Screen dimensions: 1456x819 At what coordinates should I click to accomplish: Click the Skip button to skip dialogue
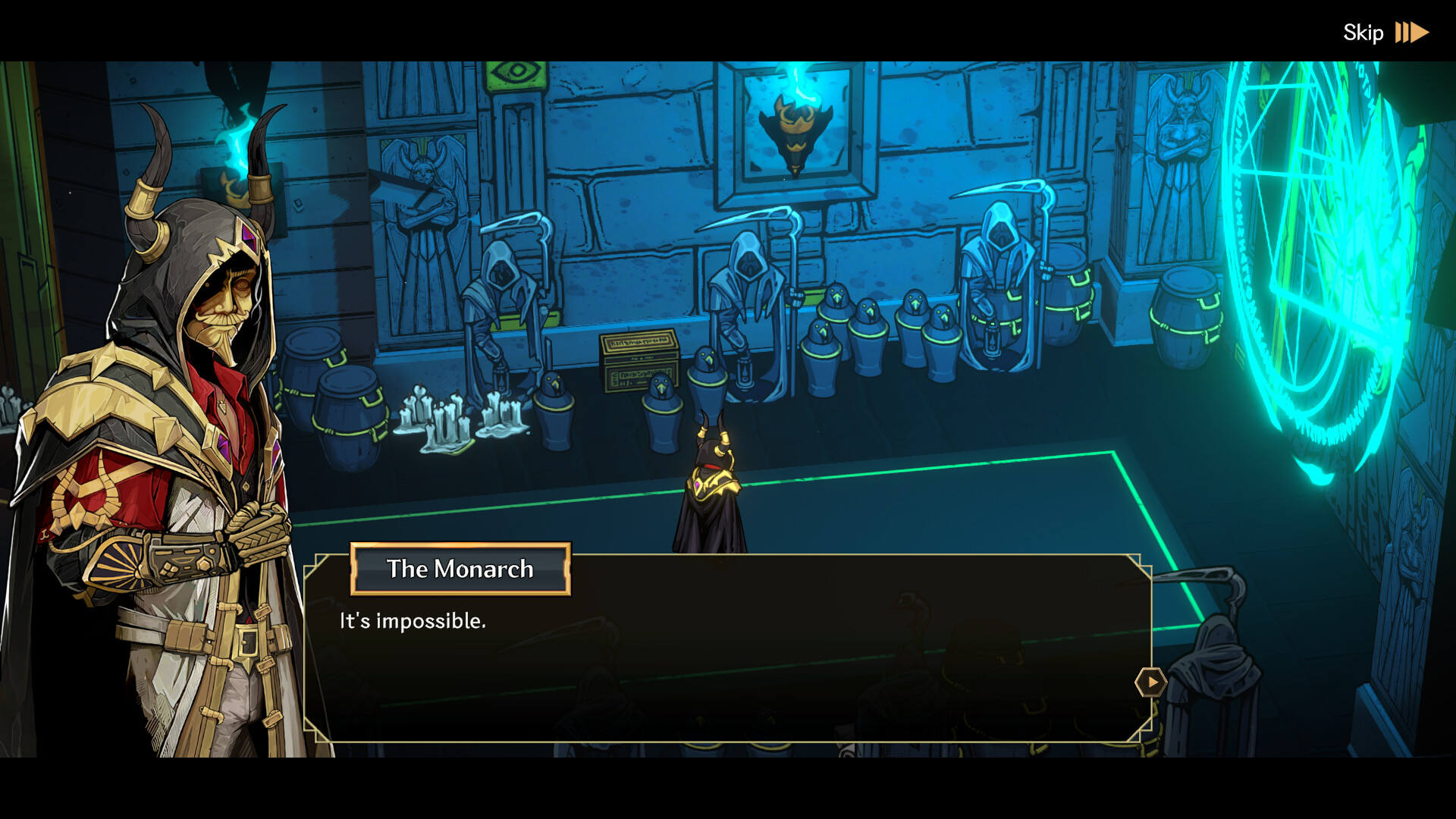pyautogui.click(x=1365, y=32)
